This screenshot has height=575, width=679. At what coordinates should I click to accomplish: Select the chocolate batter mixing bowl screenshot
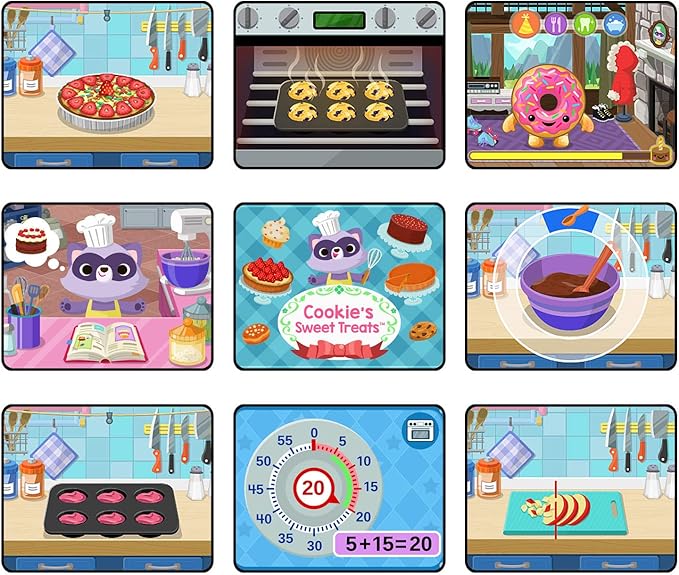tap(571, 287)
